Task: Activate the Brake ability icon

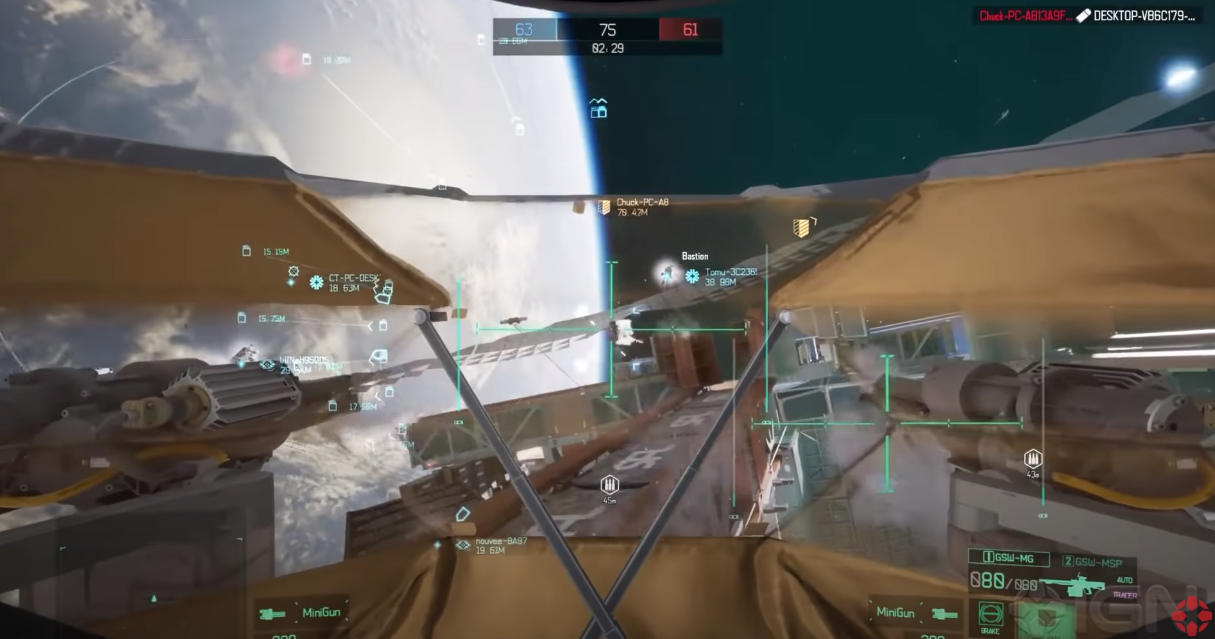Action: coord(990,614)
